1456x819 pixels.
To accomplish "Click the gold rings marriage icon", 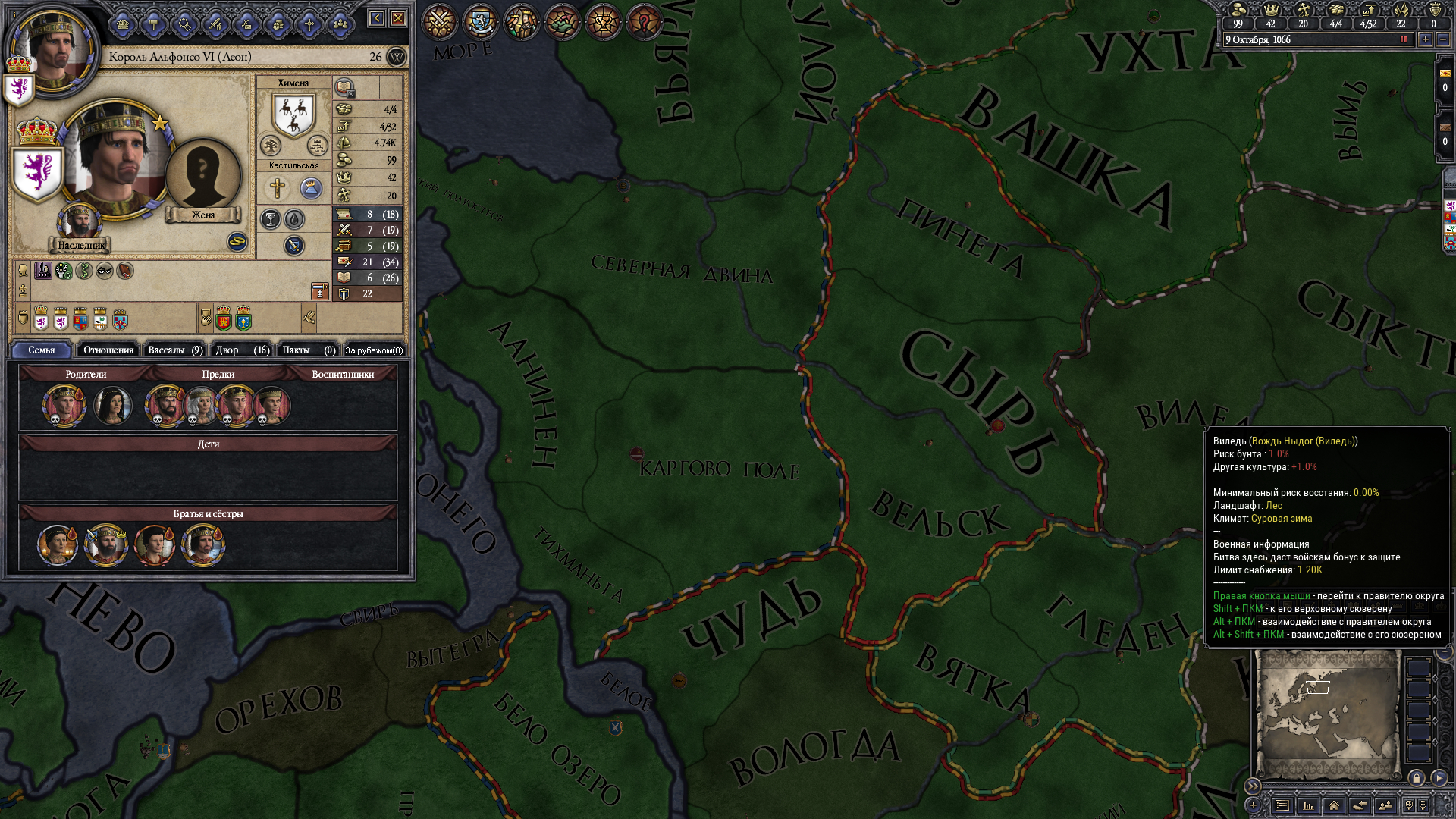I will 237,241.
